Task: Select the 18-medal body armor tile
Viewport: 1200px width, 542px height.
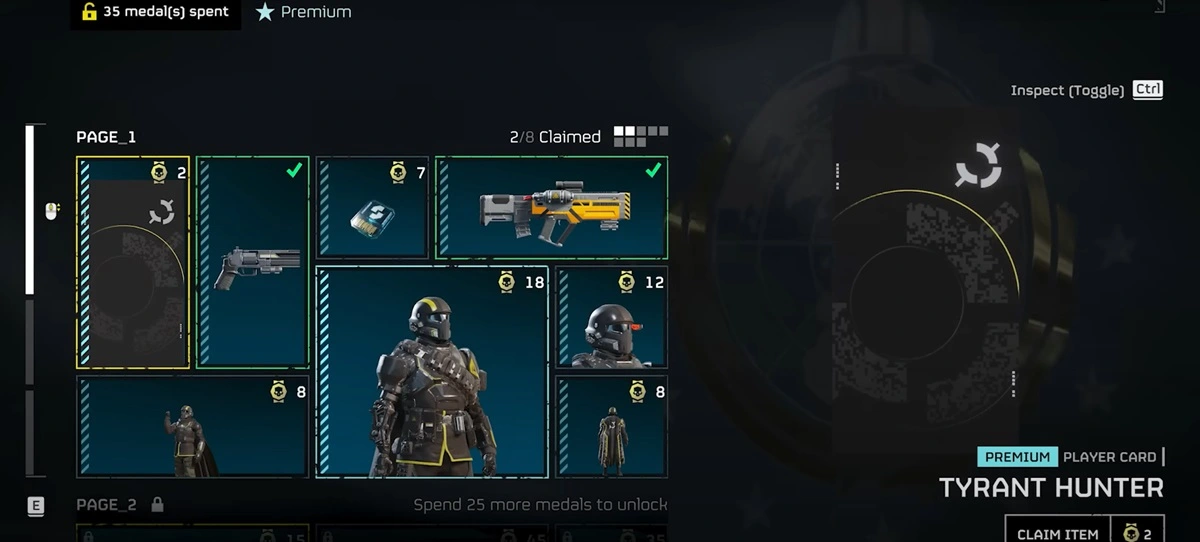Action: (432, 372)
